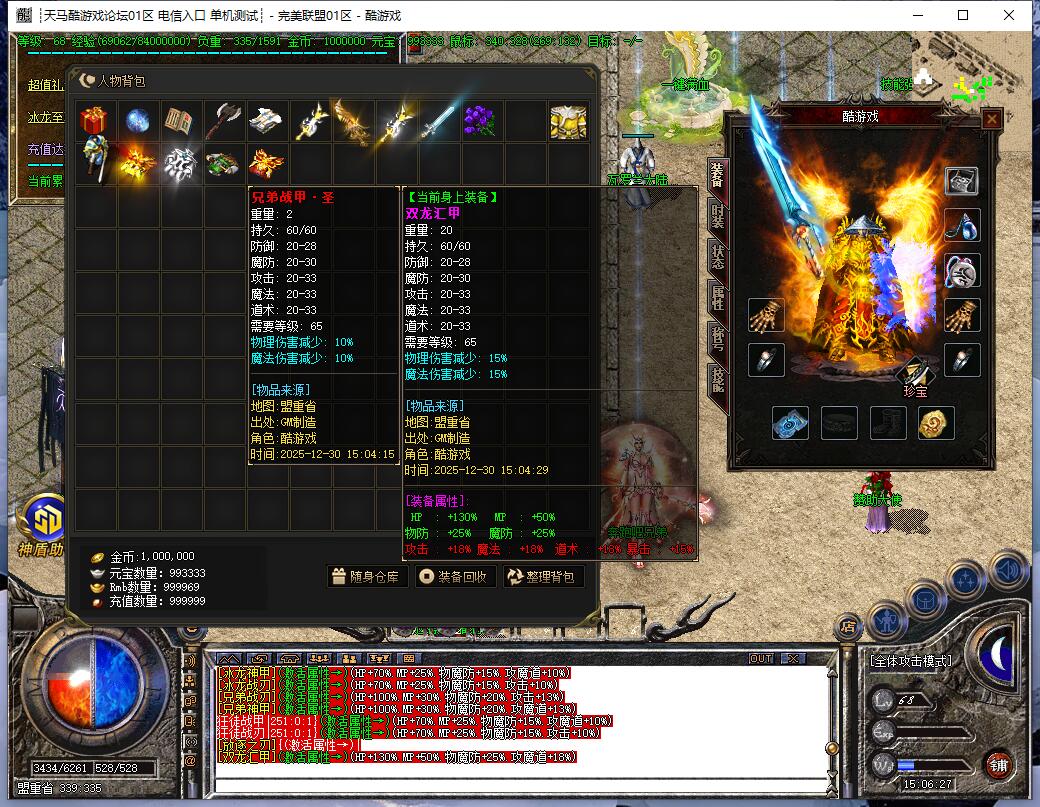Select the battle axe in bag
Image resolution: width=1040 pixels, height=807 pixels.
(224, 121)
